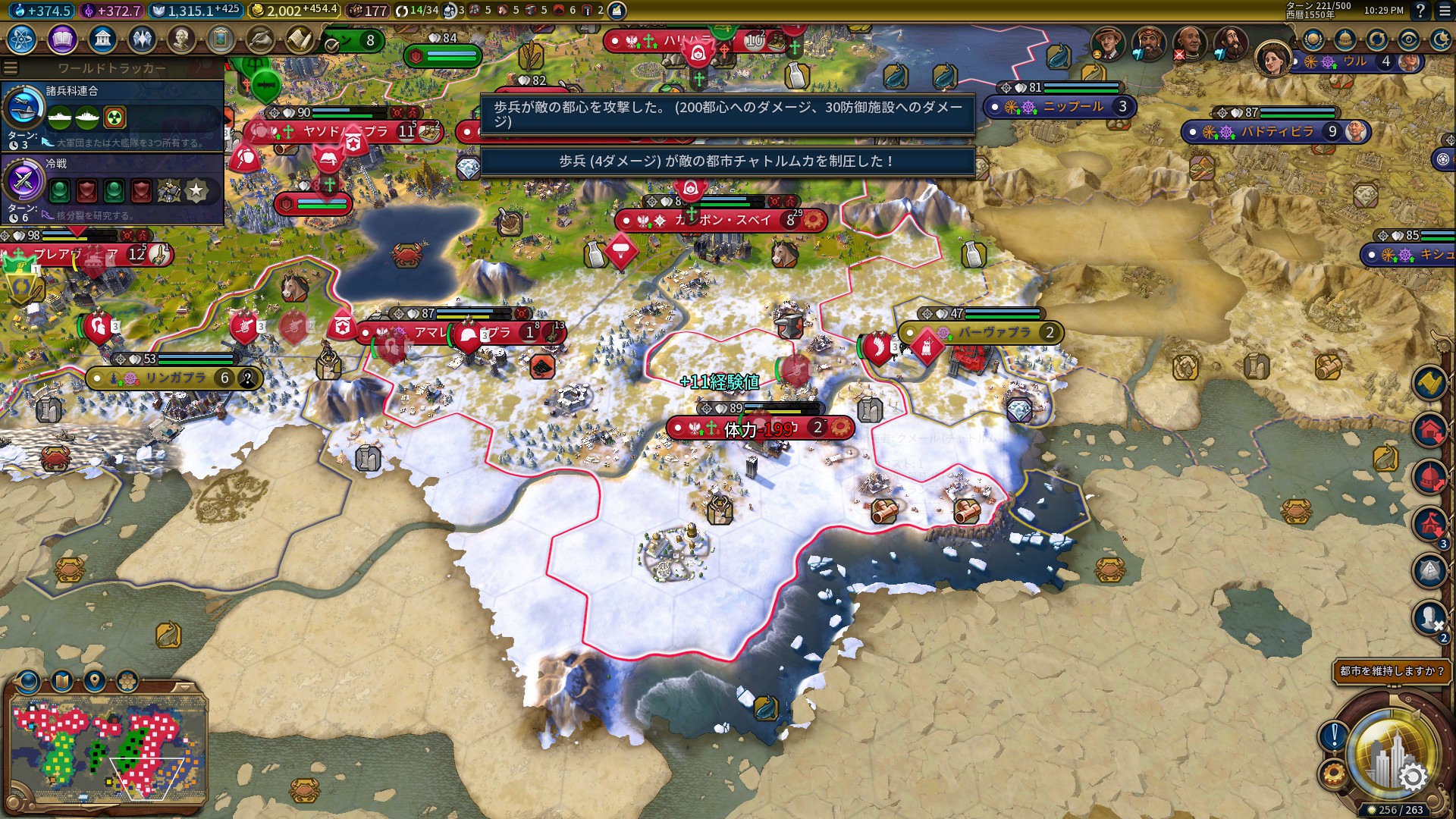Open the research tree with the atom icon

[22, 39]
